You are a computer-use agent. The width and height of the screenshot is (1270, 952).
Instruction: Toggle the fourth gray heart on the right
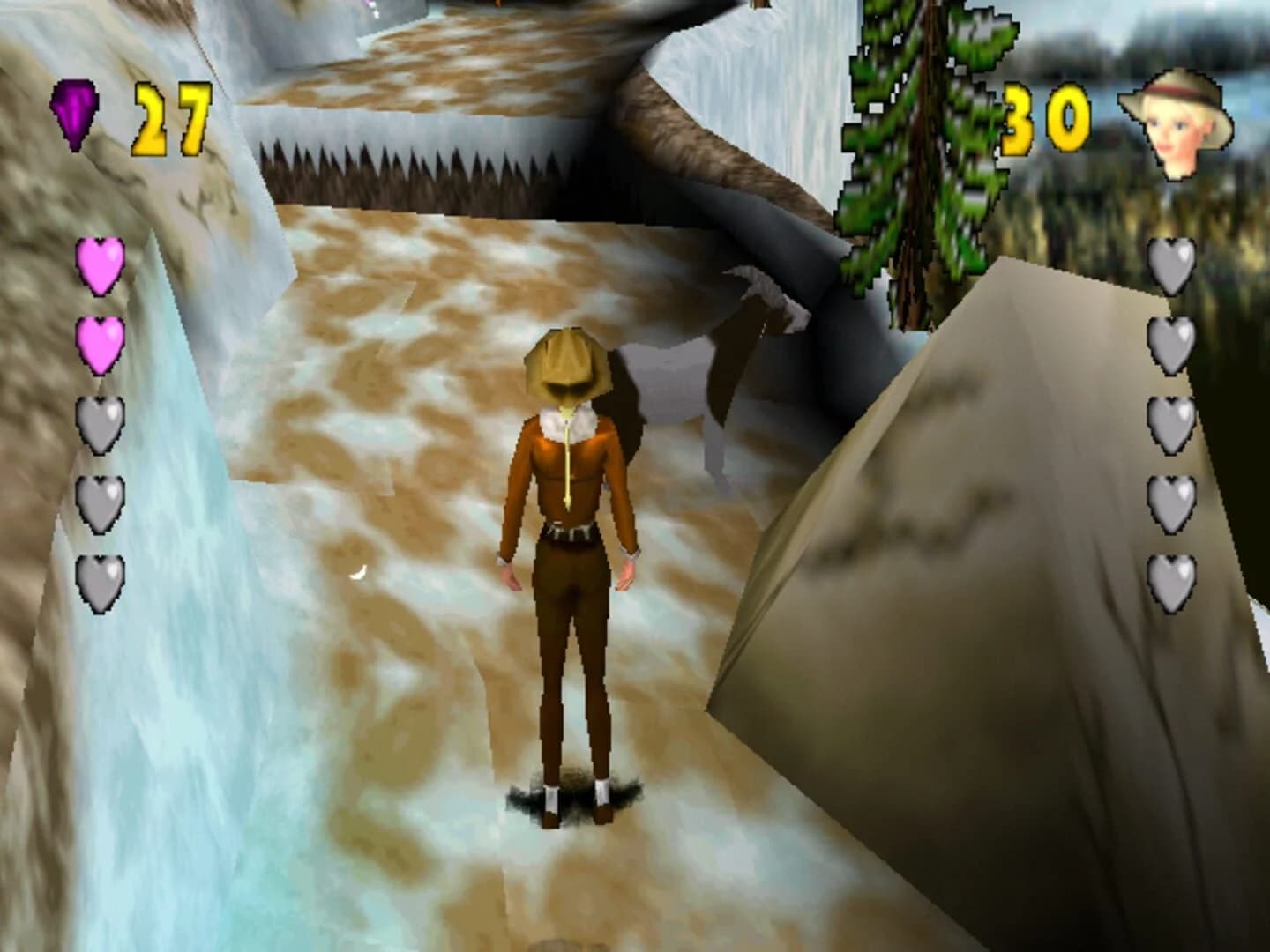pyautogui.click(x=1173, y=501)
